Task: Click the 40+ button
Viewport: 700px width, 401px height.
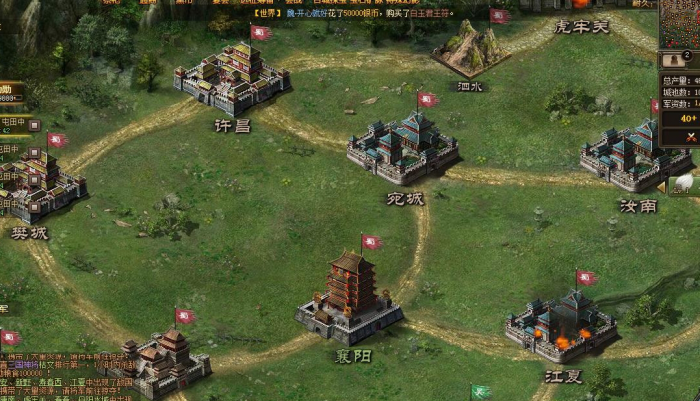Action: 688,118
